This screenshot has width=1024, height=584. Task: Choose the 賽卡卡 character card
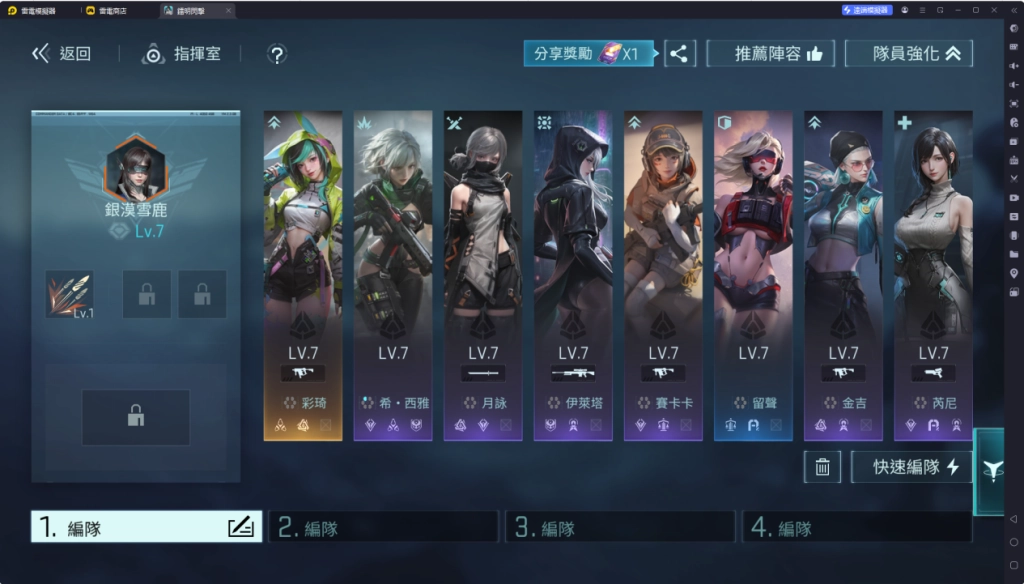point(663,275)
